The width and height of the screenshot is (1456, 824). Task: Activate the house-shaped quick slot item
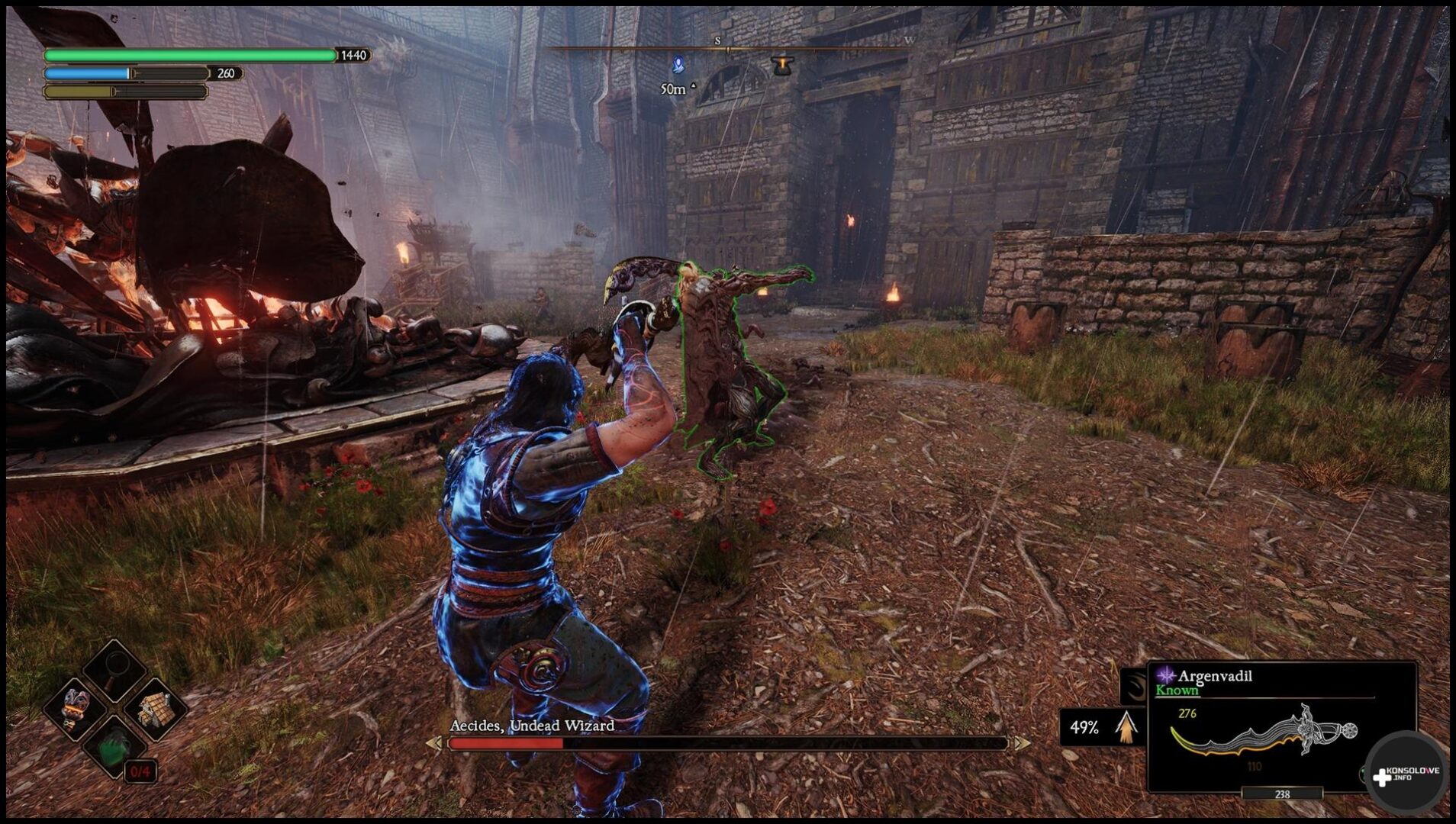[156, 710]
